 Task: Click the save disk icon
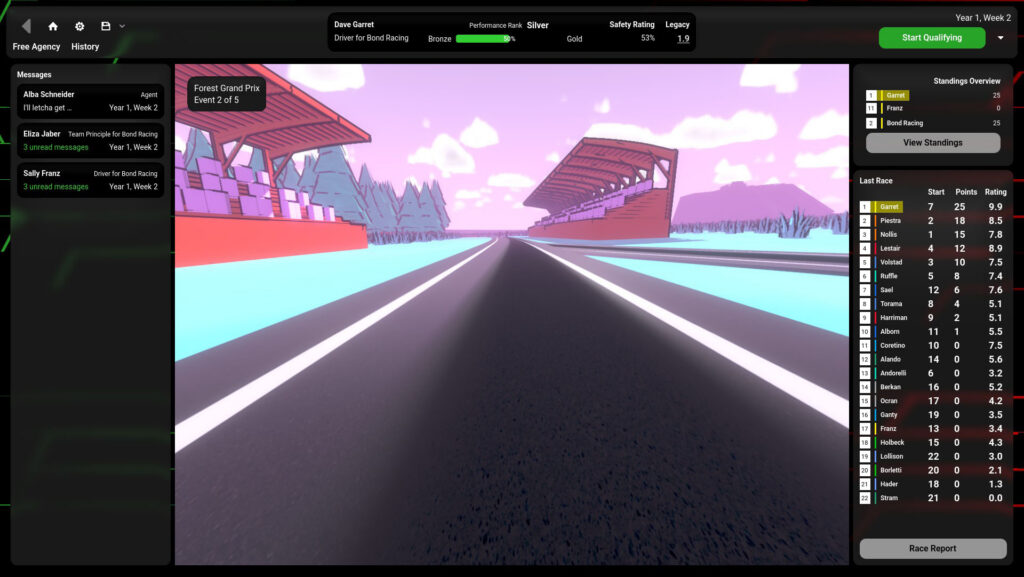click(x=105, y=26)
